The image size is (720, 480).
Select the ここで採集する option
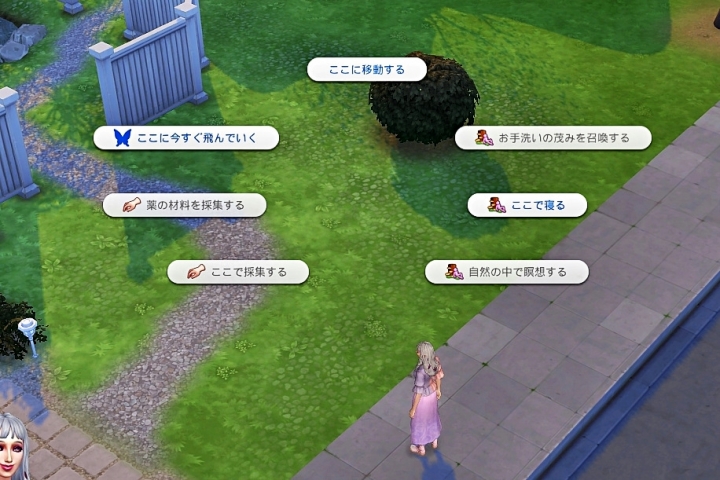pyautogui.click(x=238, y=271)
